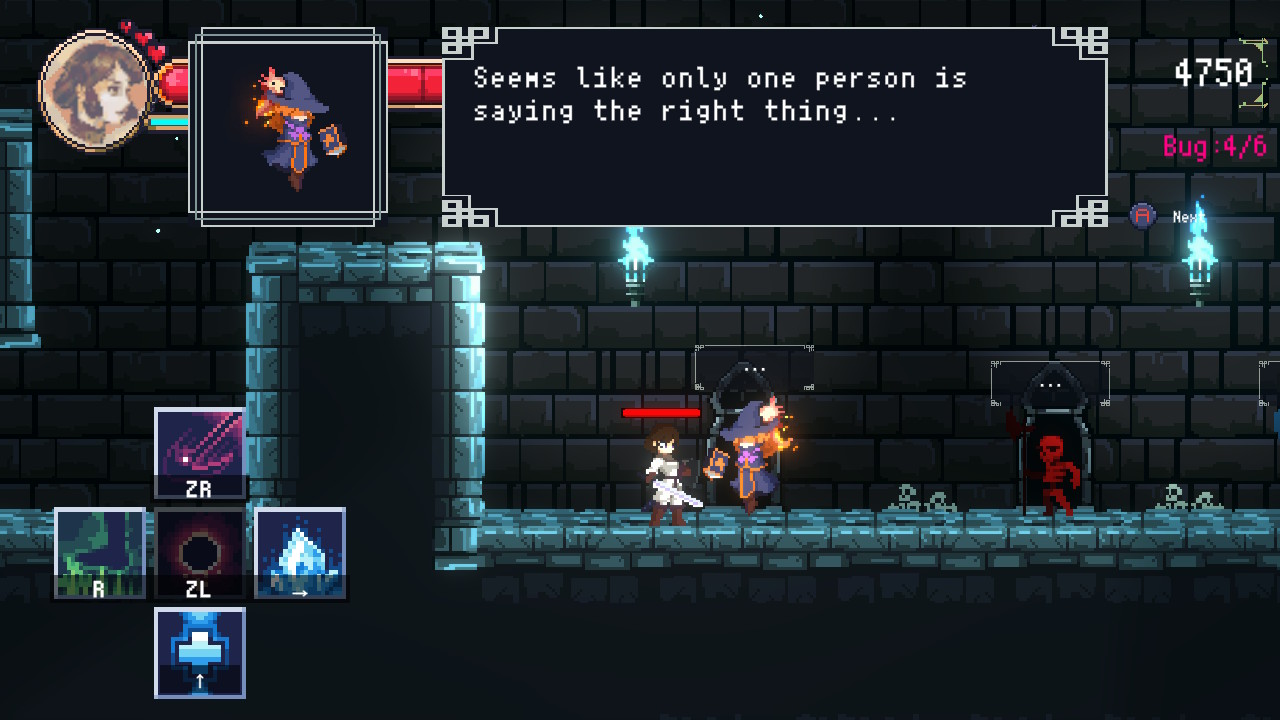Select the blue healing cross ability icon
The image size is (1280, 720).
coord(199,651)
